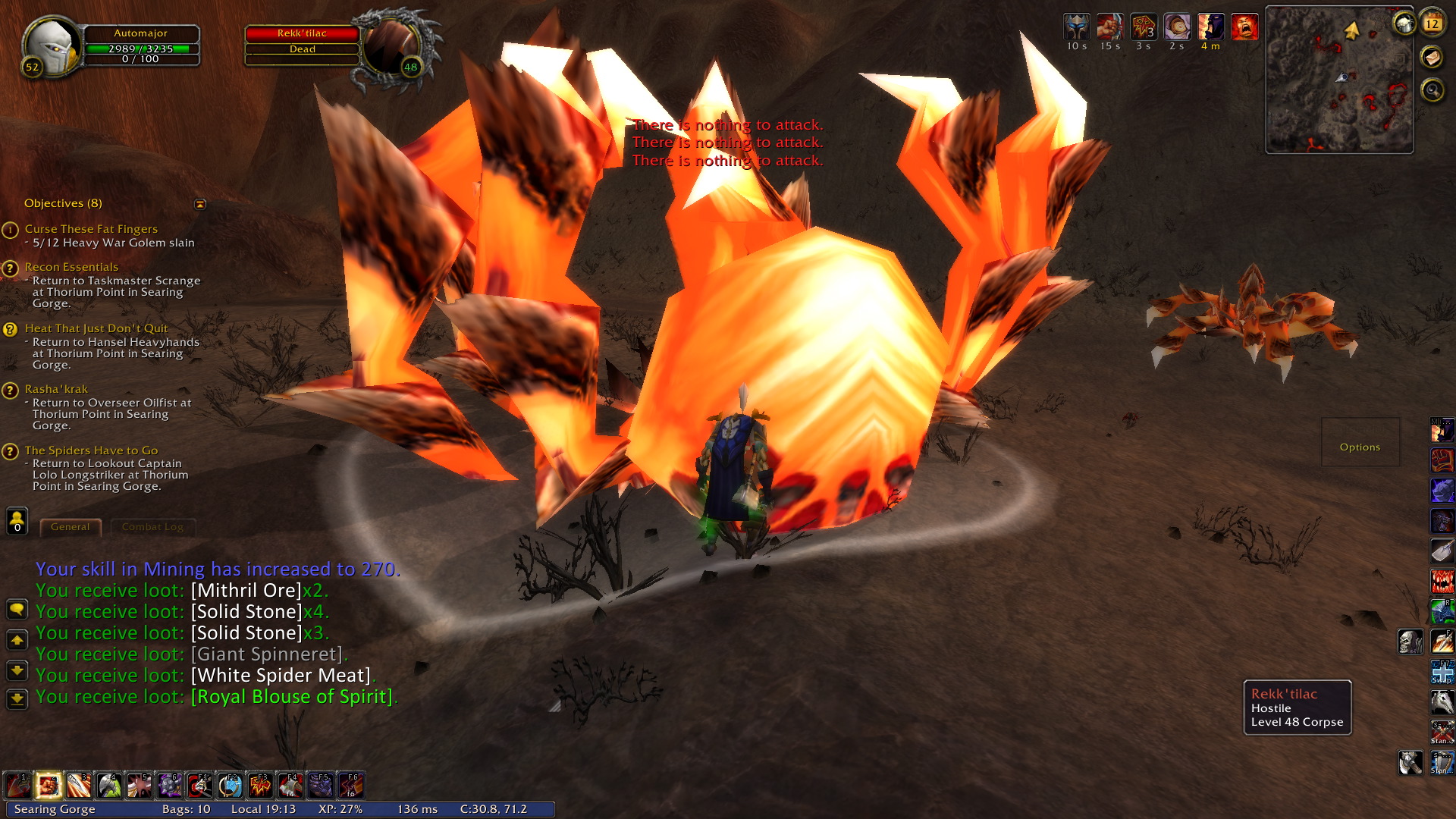This screenshot has width=1456, height=819.
Task: Collapse the Objectives tracker
Action: click(200, 204)
